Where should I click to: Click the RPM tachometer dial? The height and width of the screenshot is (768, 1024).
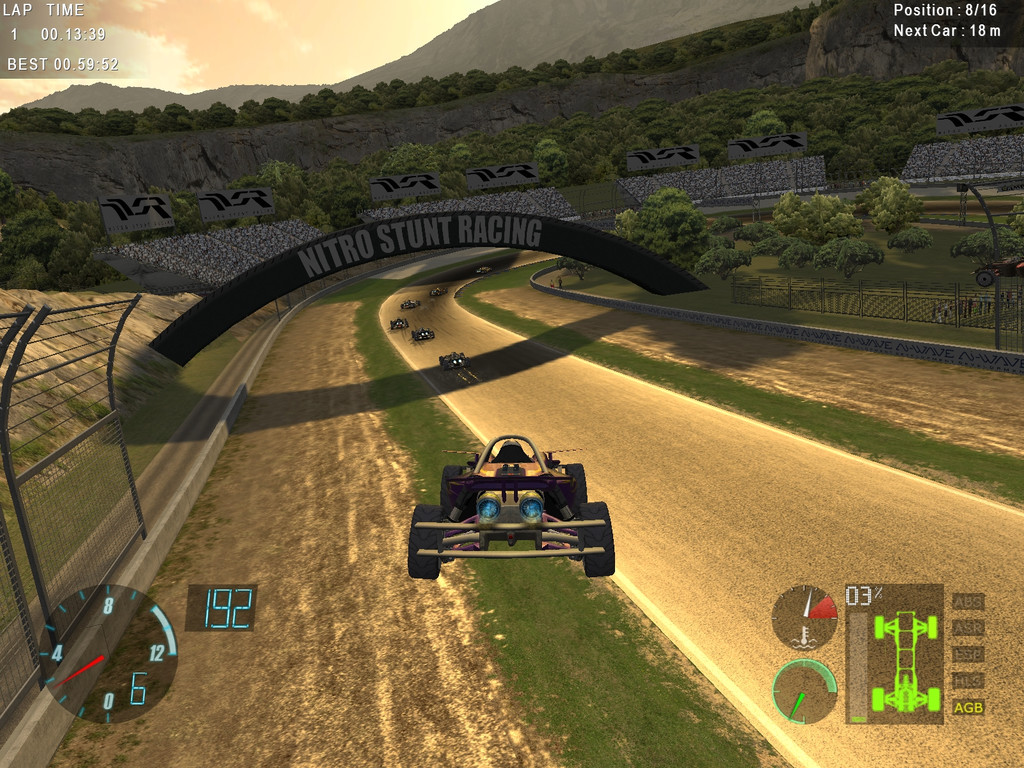tap(110, 655)
